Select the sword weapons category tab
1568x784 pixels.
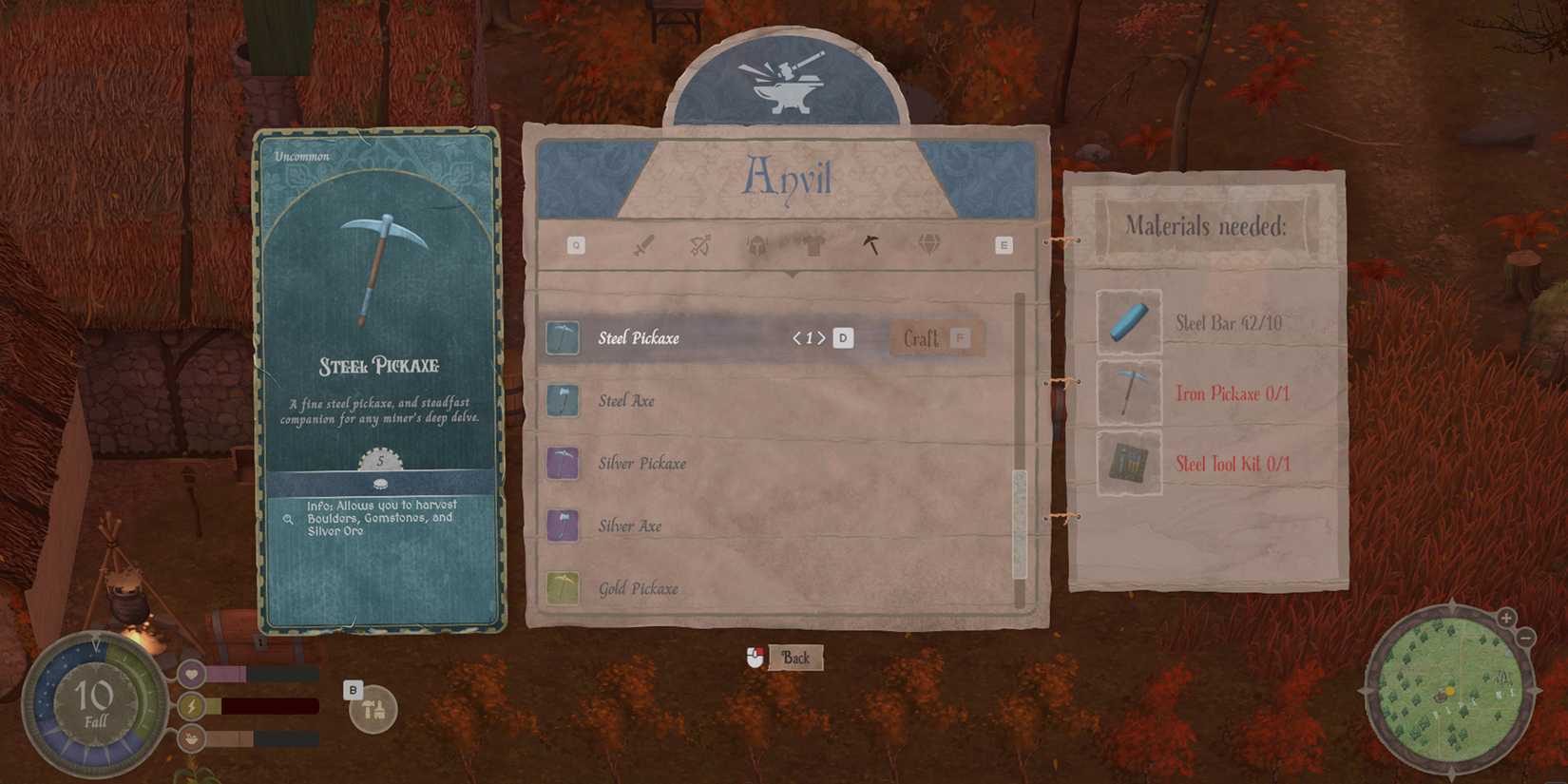(643, 244)
